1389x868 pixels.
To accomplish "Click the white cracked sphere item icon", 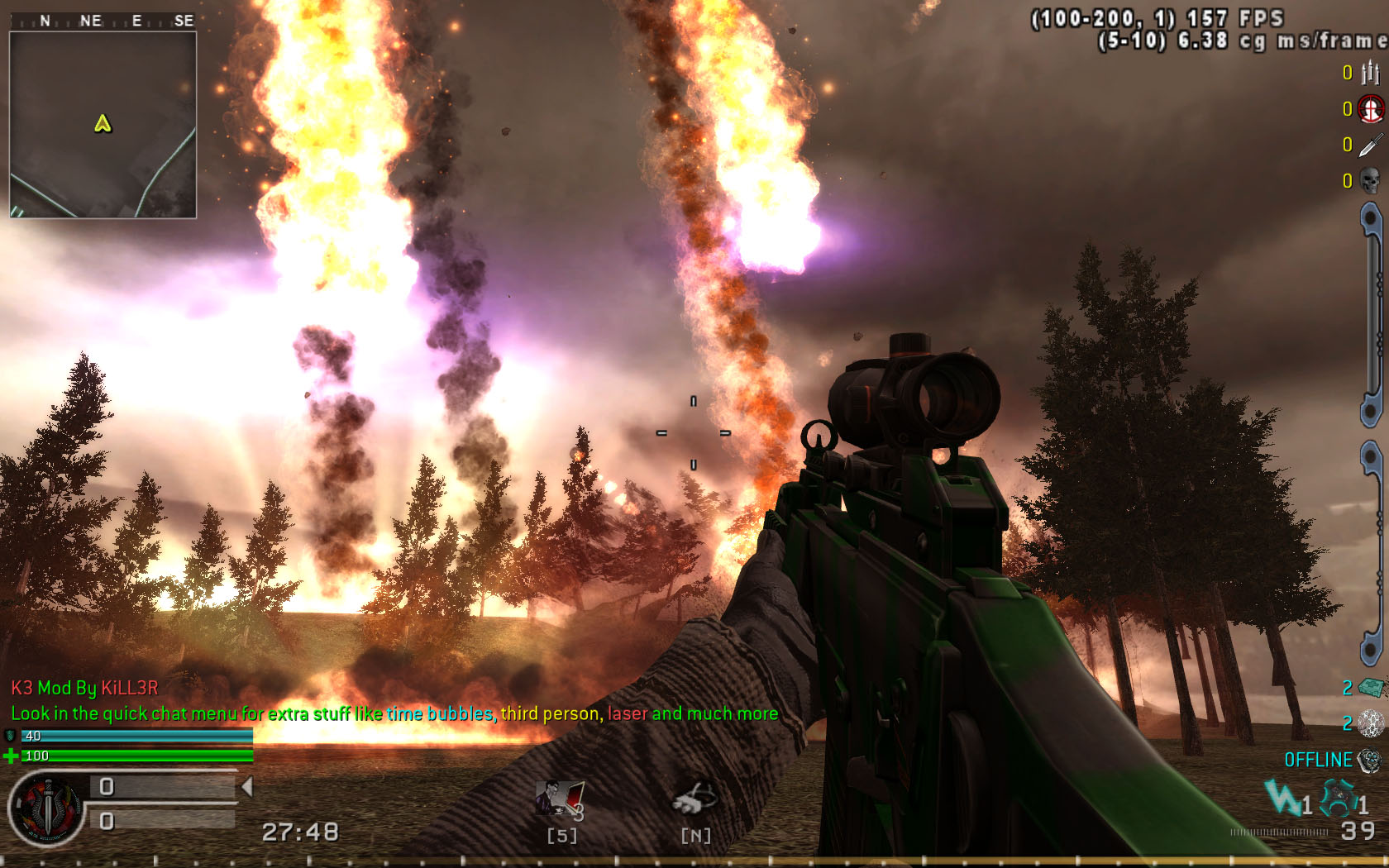I will tap(1371, 723).
